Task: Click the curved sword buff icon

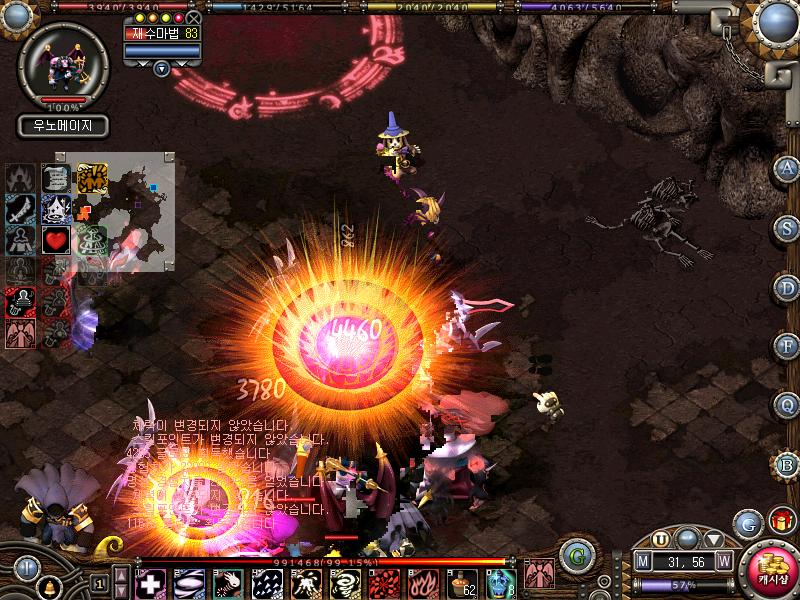Action: click(x=20, y=209)
